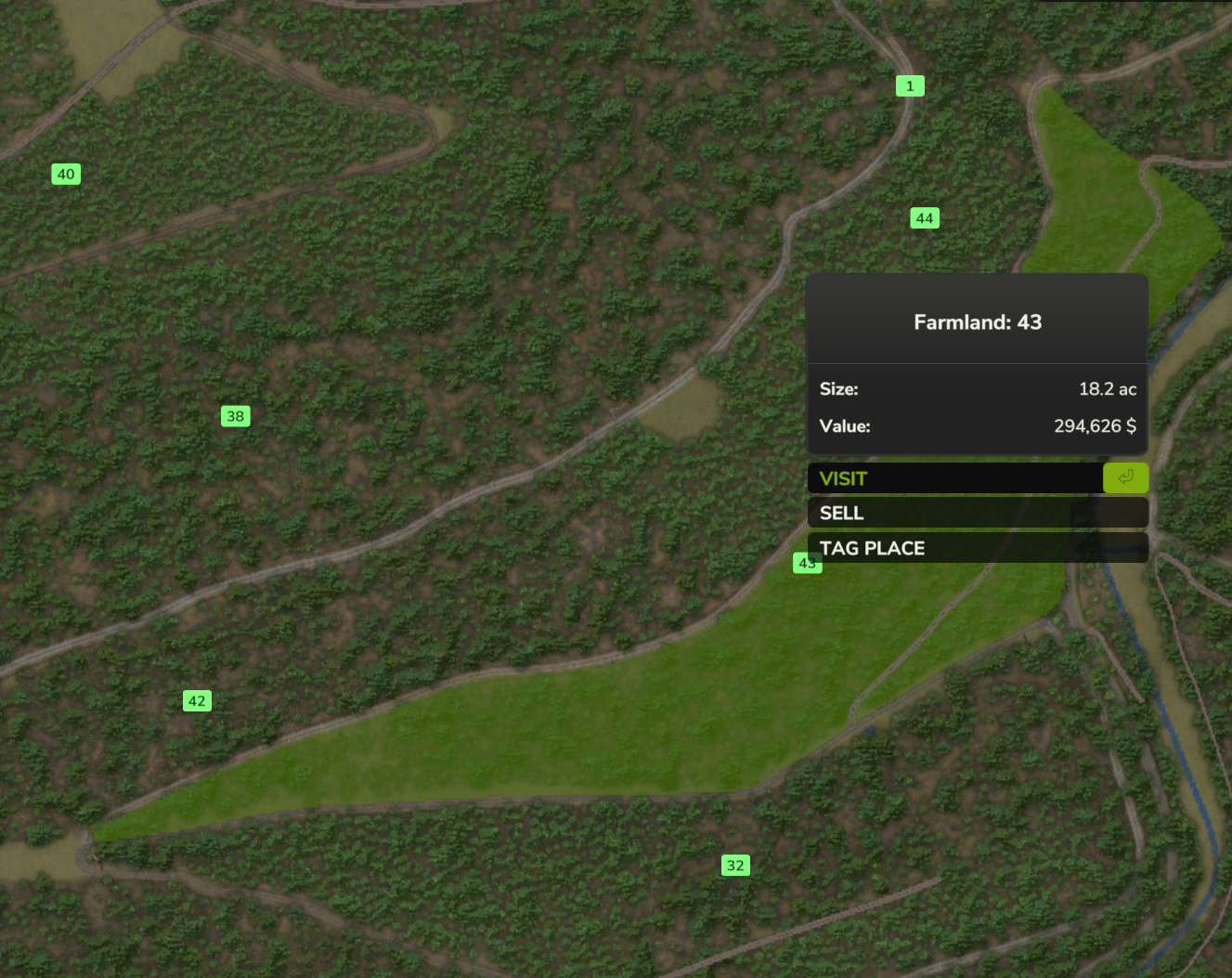Select farmland marker 42

click(197, 700)
